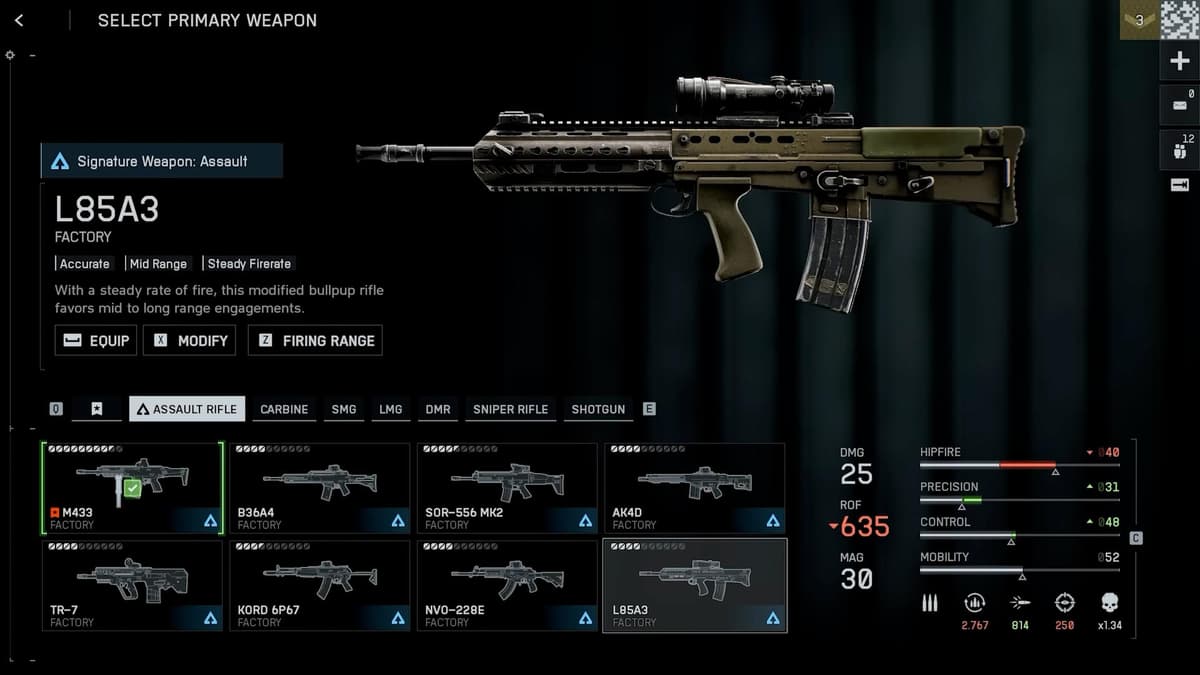
Task: Show the SMG weapon category
Action: point(343,409)
